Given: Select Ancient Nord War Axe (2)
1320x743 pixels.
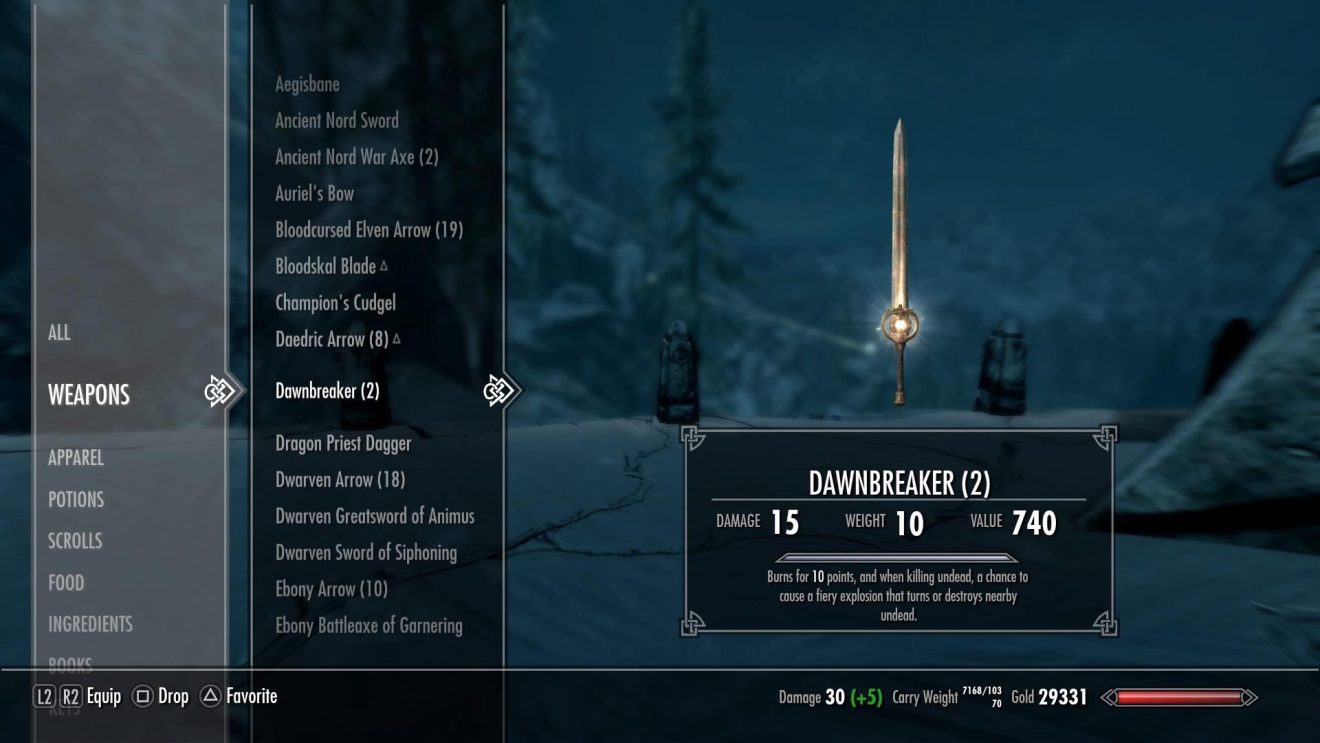Looking at the screenshot, I should [356, 157].
